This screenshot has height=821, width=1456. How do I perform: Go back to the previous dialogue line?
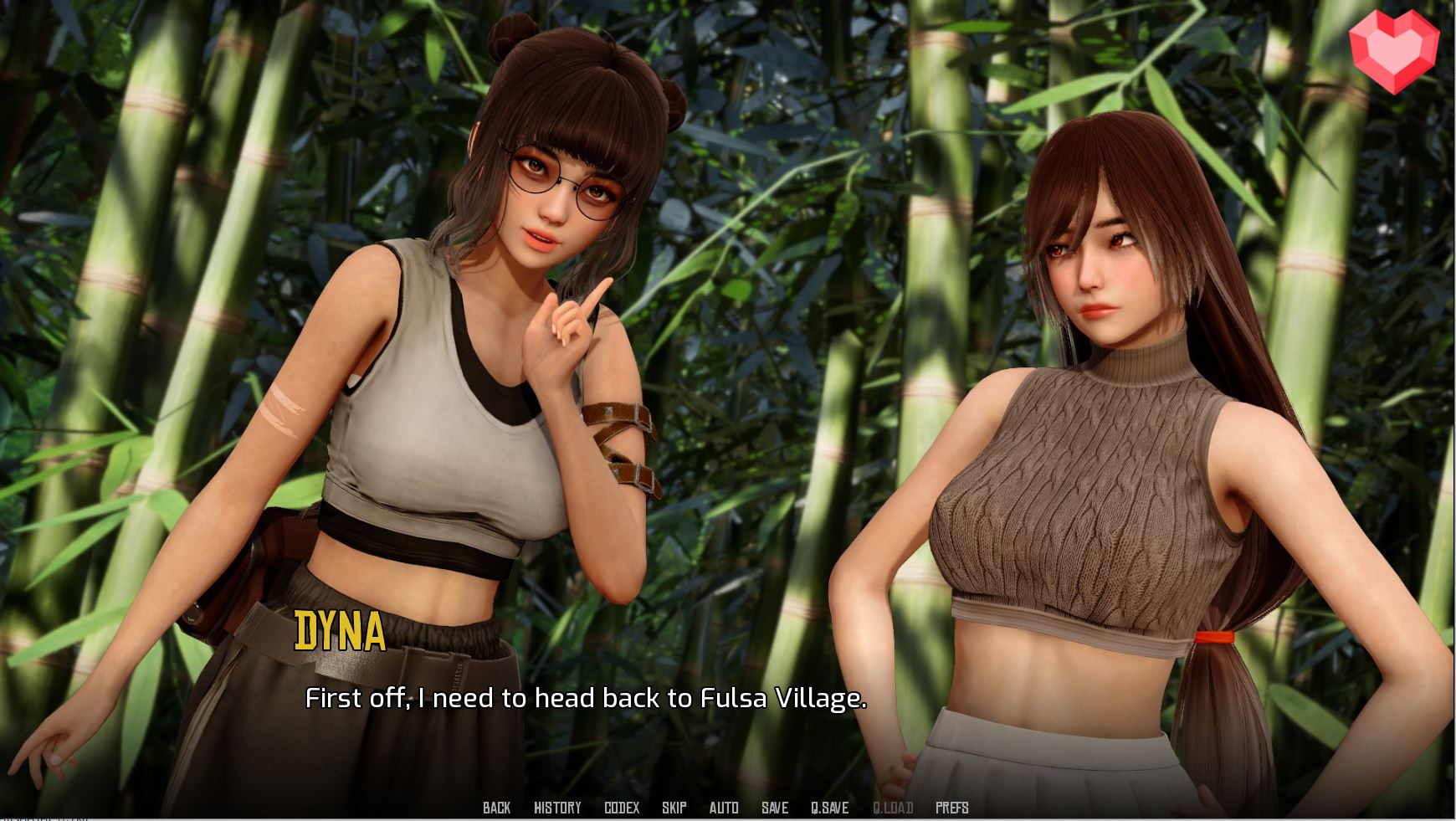pos(496,808)
